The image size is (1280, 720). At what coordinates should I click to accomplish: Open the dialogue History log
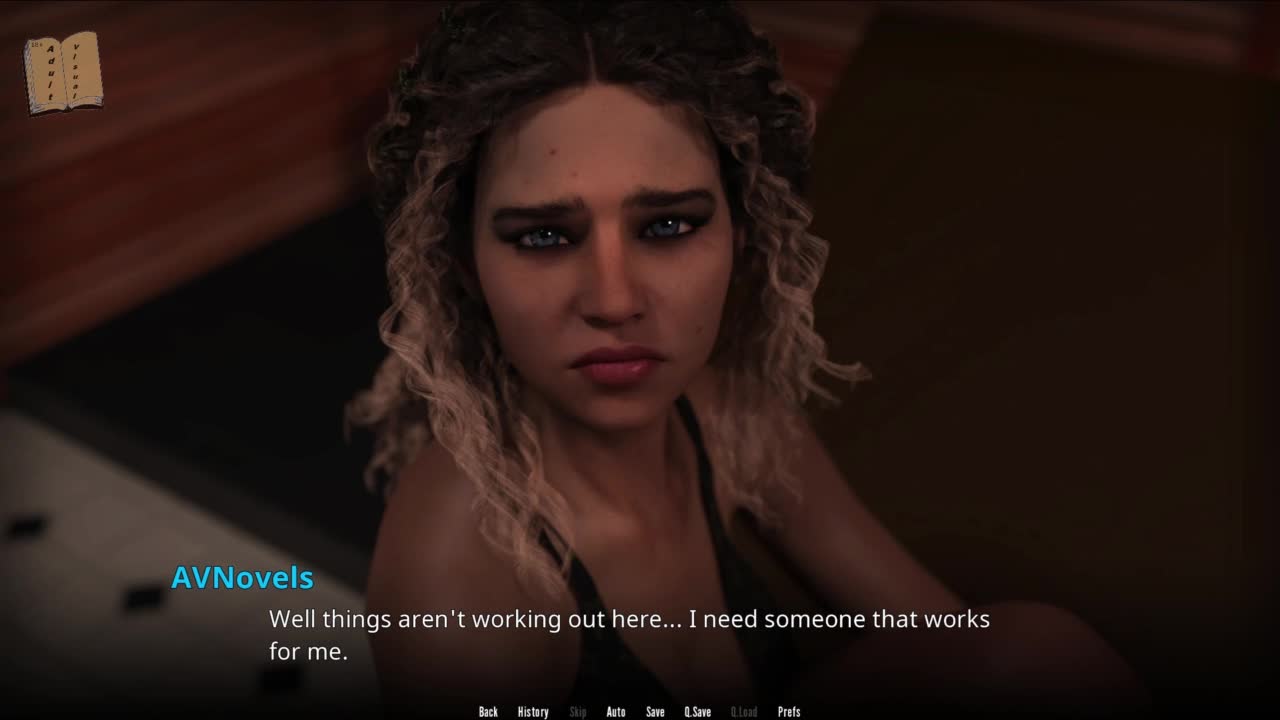point(533,712)
